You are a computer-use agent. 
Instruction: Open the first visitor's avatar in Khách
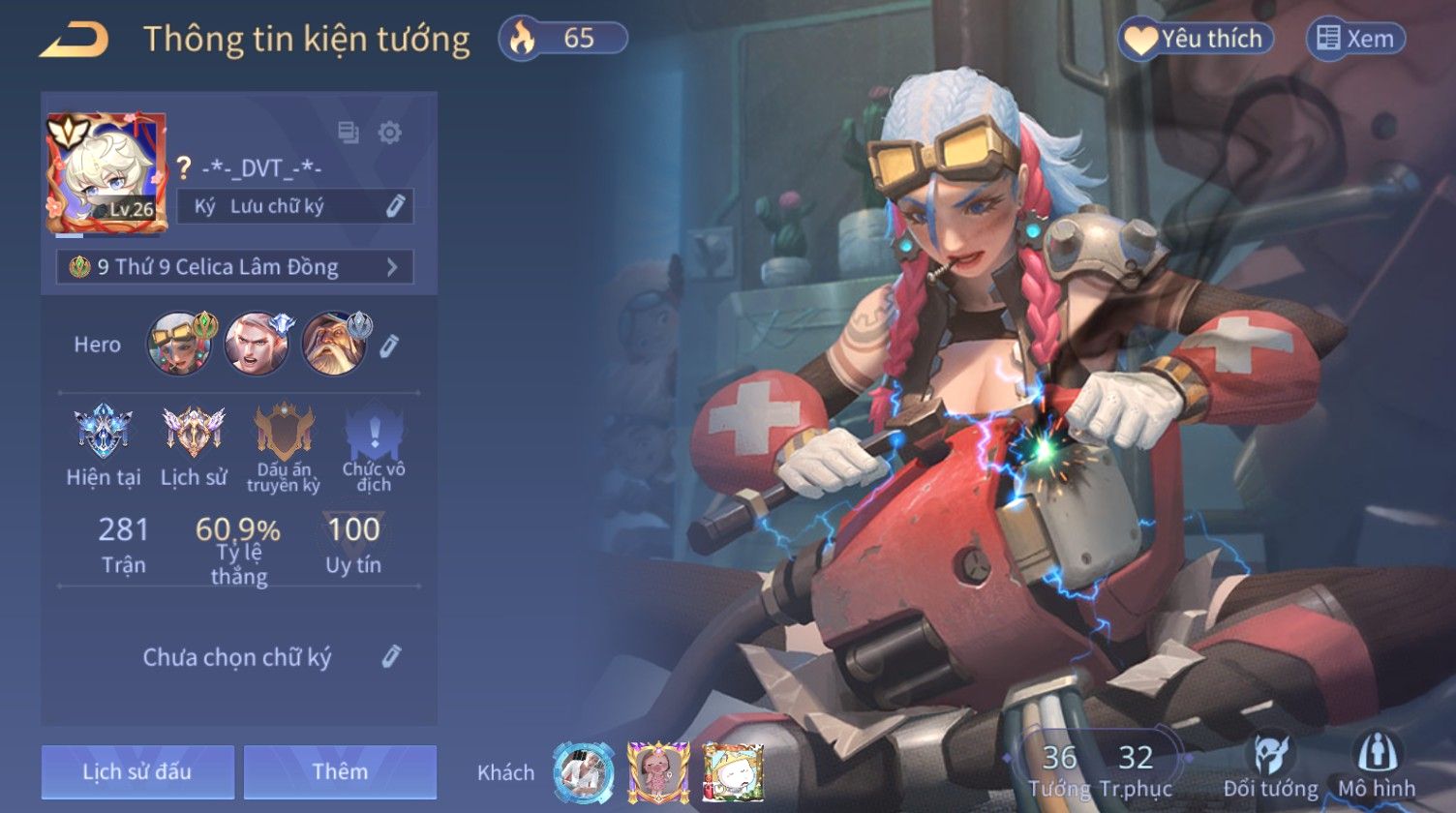pyautogui.click(x=583, y=772)
